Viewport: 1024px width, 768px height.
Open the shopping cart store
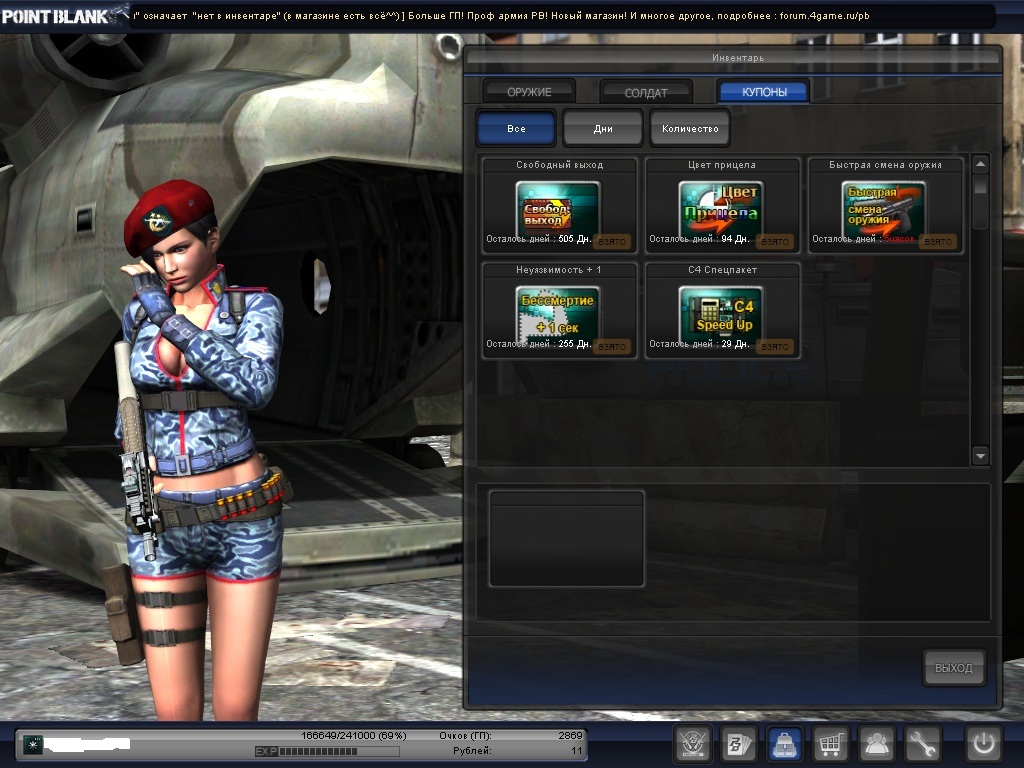pyautogui.click(x=831, y=744)
